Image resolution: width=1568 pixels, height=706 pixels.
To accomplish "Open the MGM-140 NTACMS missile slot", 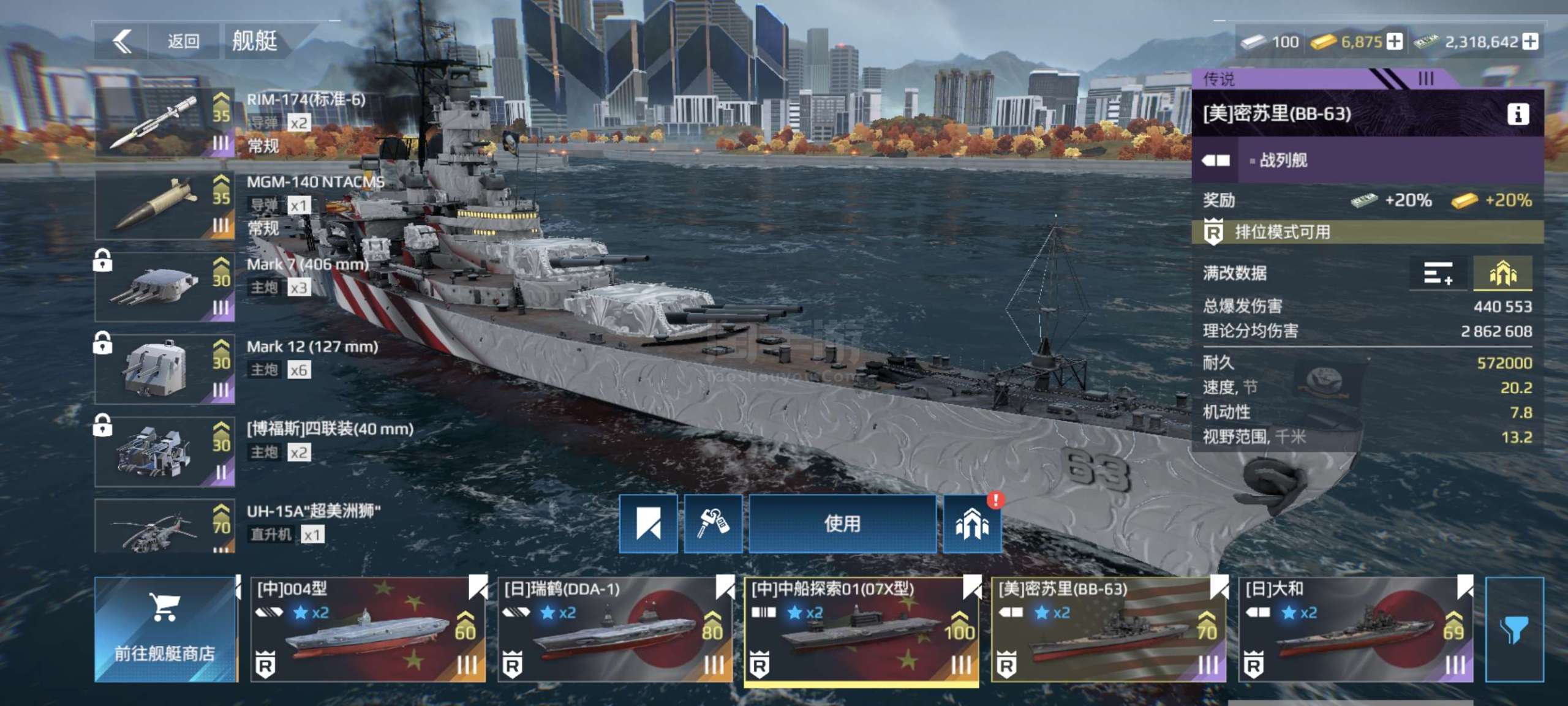I will click(x=164, y=205).
